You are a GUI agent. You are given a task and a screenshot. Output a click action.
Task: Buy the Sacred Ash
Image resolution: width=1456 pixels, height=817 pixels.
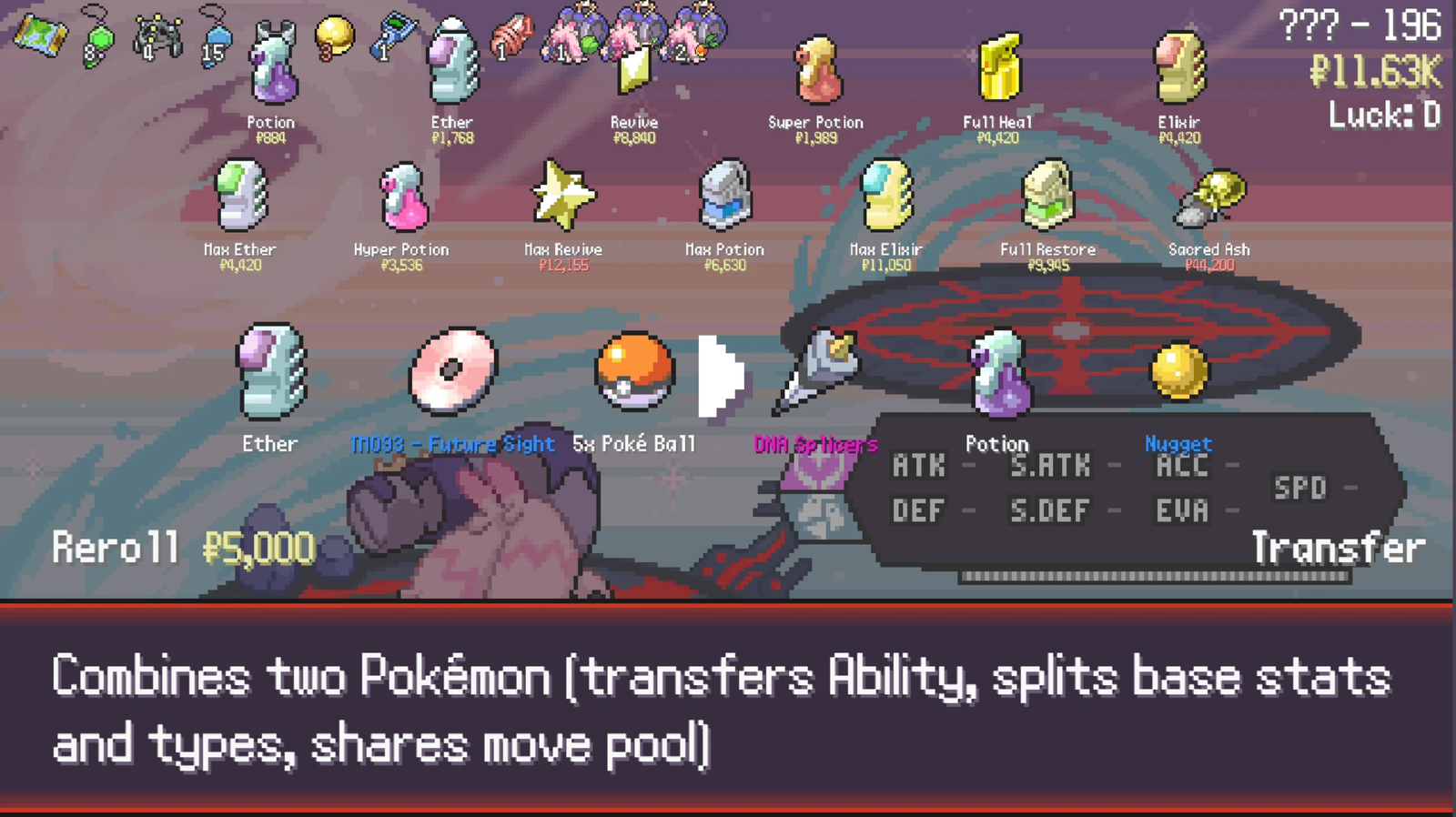1210,200
